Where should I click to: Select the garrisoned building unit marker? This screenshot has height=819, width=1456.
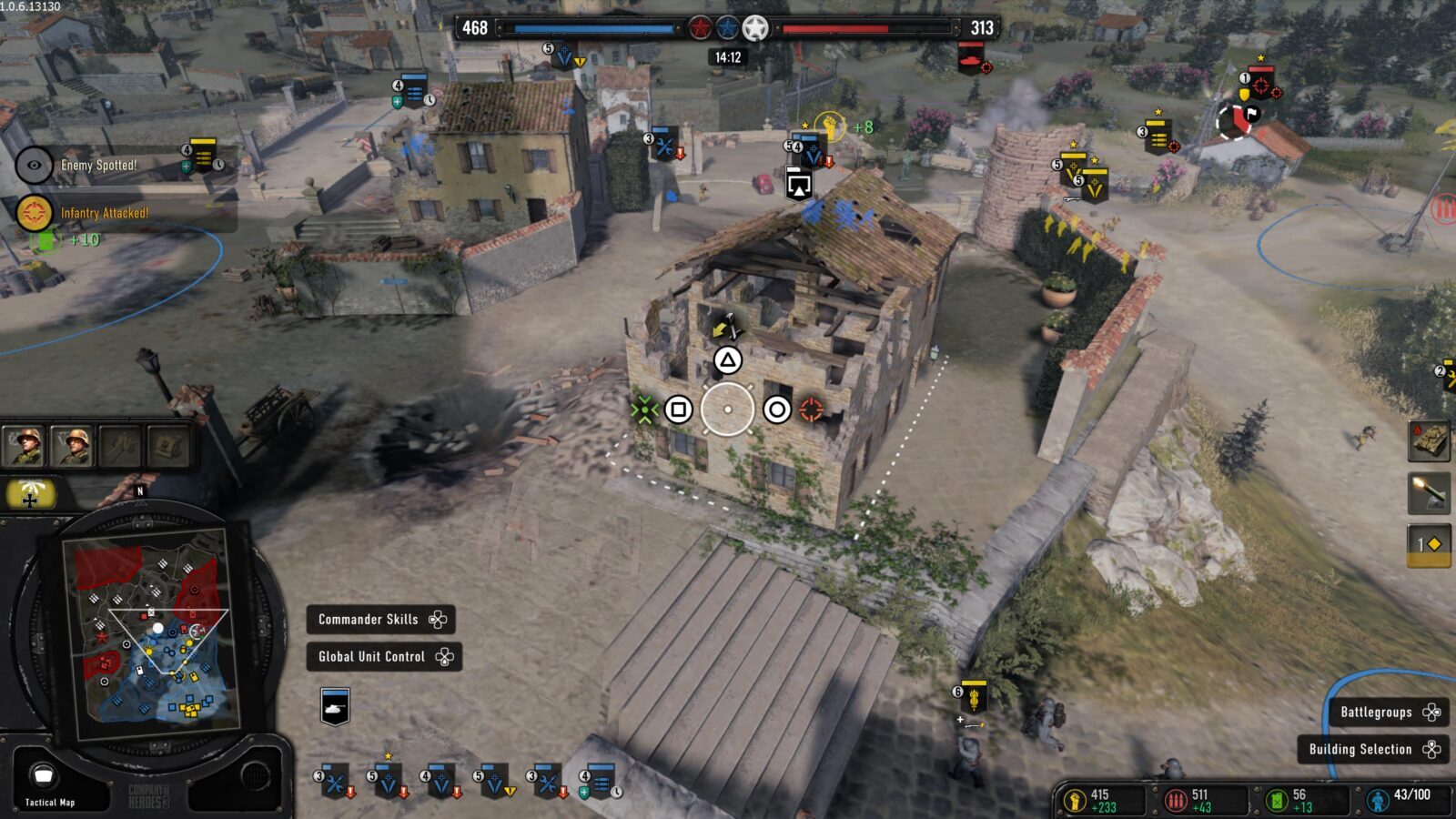coord(798,184)
